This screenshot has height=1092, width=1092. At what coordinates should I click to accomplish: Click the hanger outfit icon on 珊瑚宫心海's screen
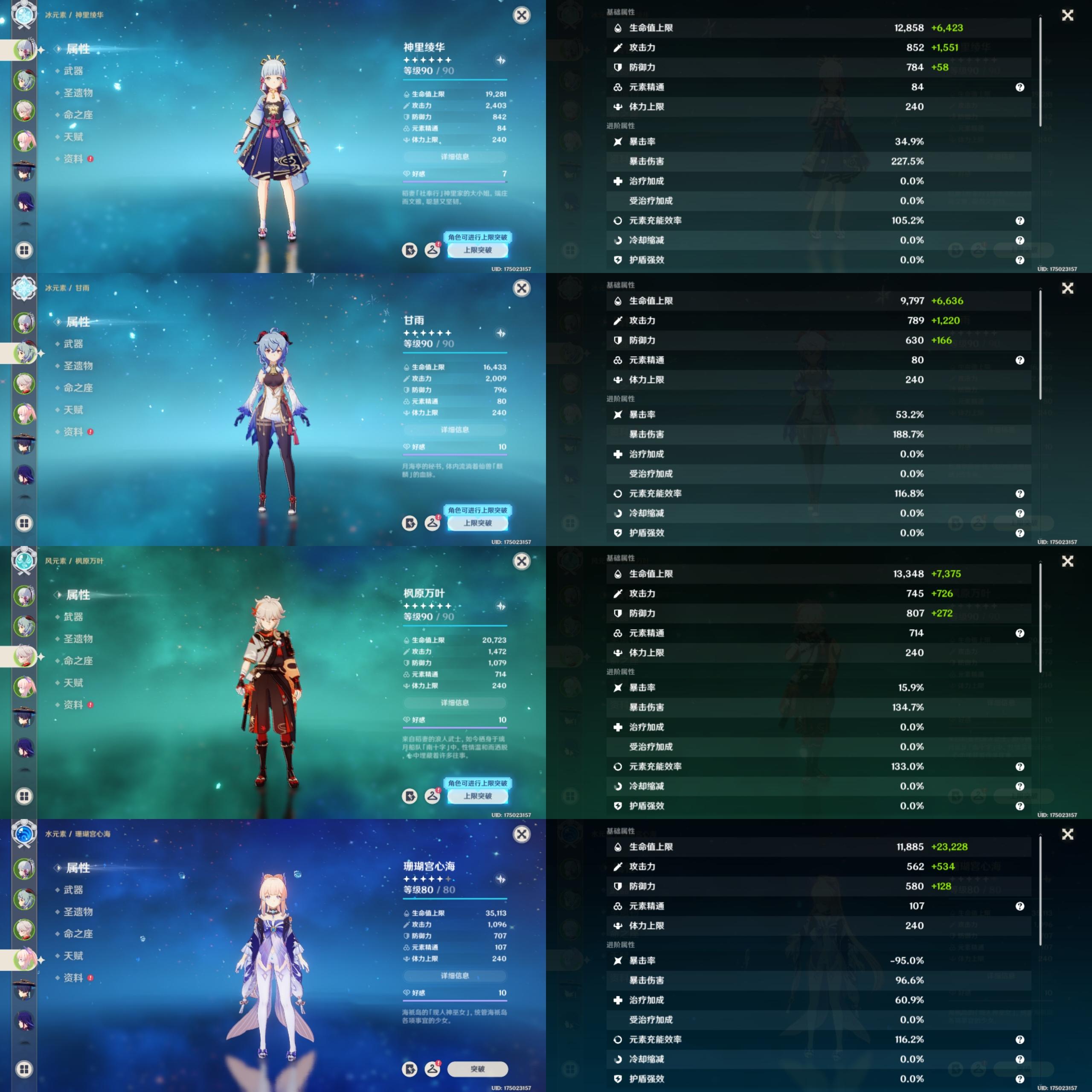[433, 1068]
